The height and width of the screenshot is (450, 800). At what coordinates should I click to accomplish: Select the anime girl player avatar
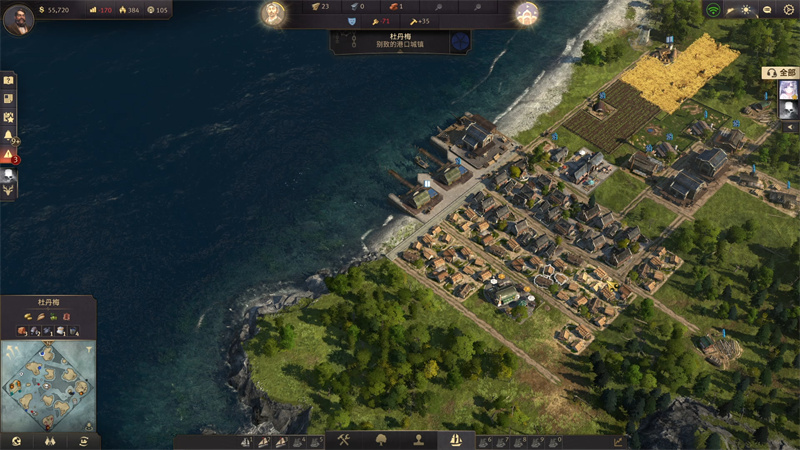tap(788, 90)
